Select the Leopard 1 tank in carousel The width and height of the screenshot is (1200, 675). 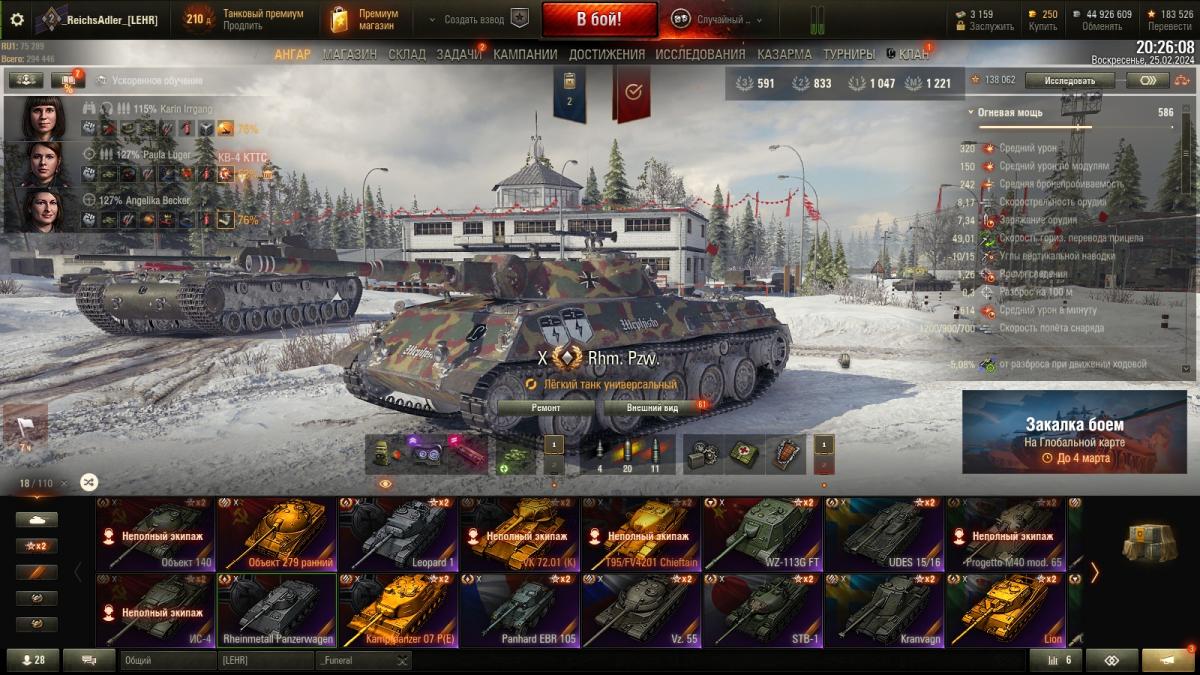tap(398, 534)
